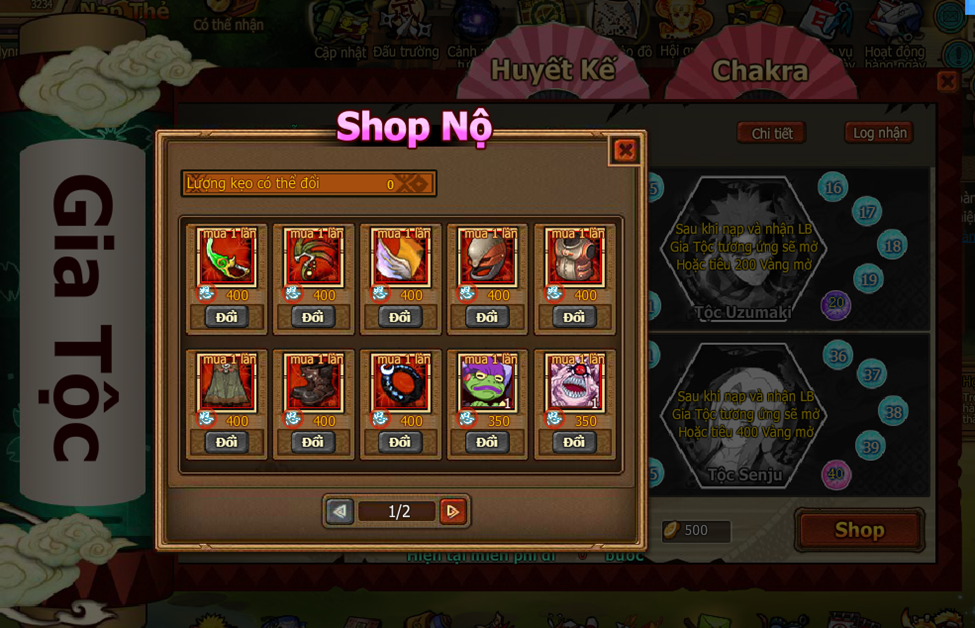Close the background Gia Tộc panel

pyautogui.click(x=947, y=81)
